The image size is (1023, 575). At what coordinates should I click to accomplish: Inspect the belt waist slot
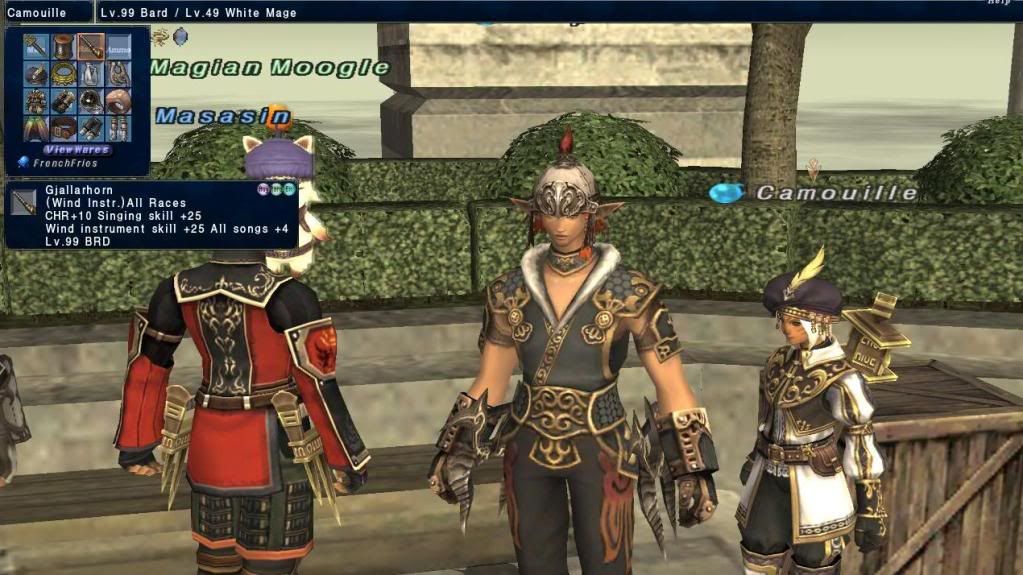64,128
